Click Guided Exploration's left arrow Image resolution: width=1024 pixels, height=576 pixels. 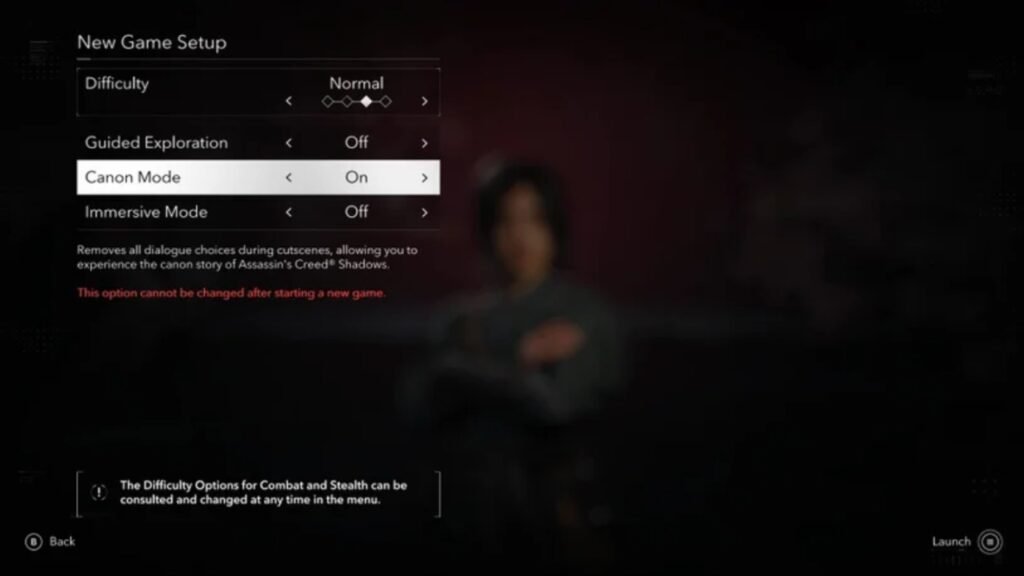click(x=289, y=143)
